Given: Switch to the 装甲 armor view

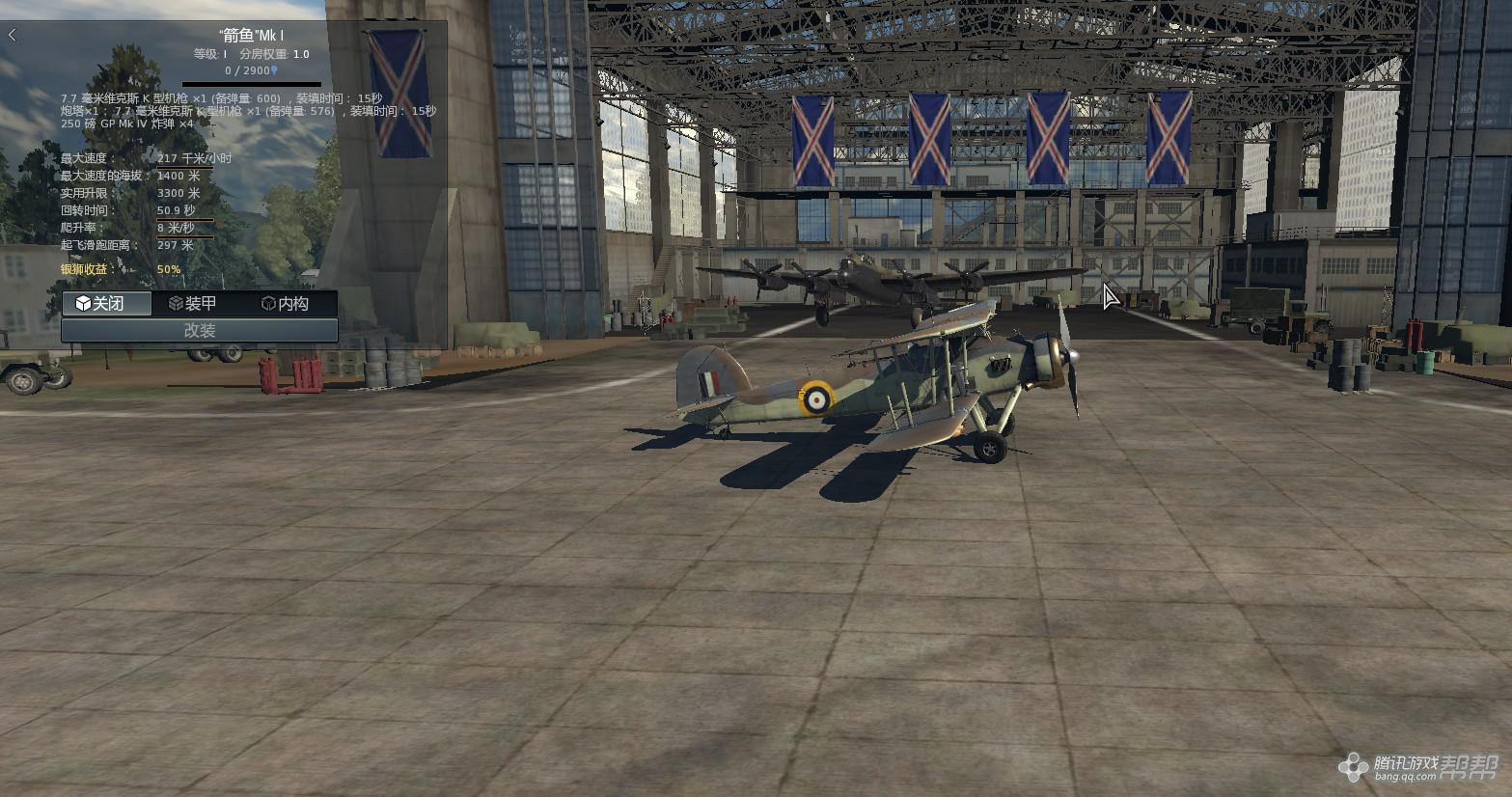Looking at the screenshot, I should click(x=193, y=303).
